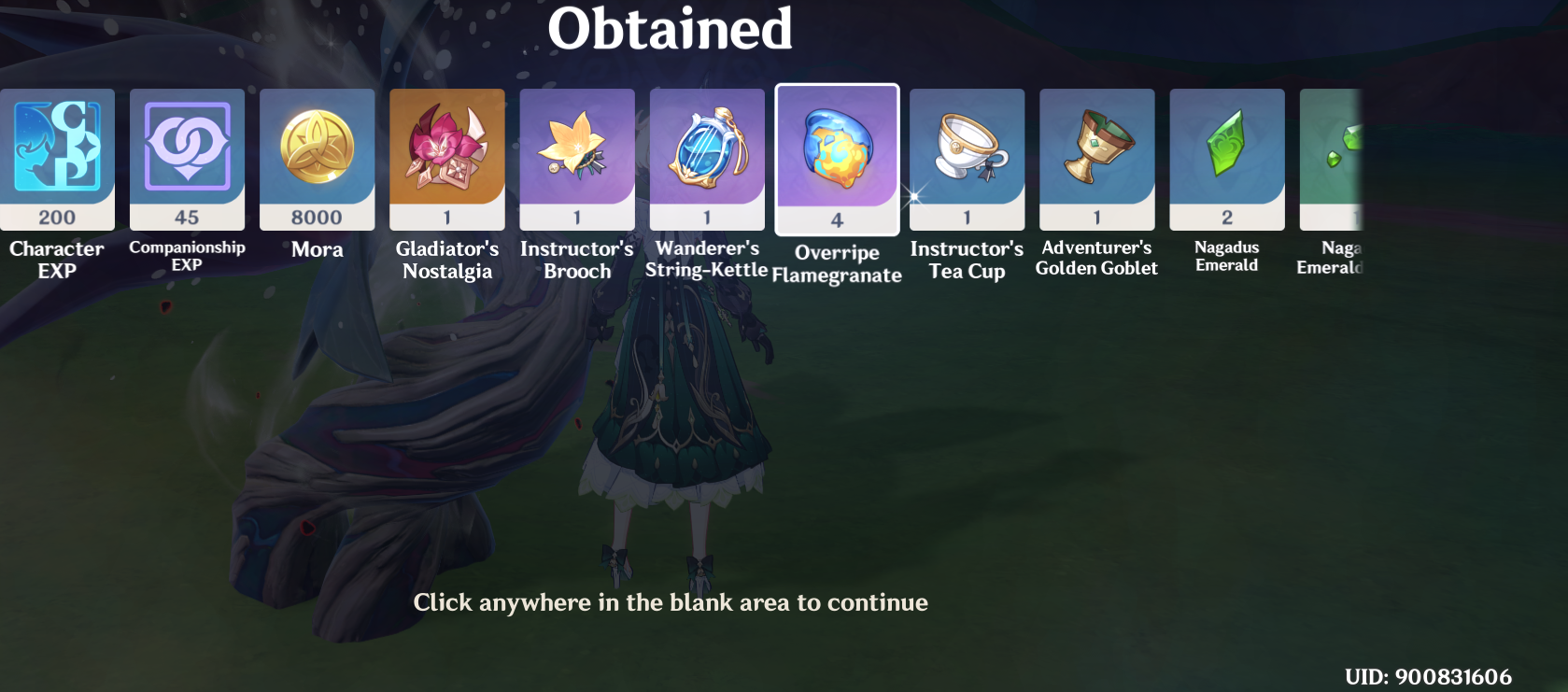This screenshot has height=692, width=1568.
Task: Select the Overripe Flamegranate count of 4
Action: pyautogui.click(x=837, y=220)
